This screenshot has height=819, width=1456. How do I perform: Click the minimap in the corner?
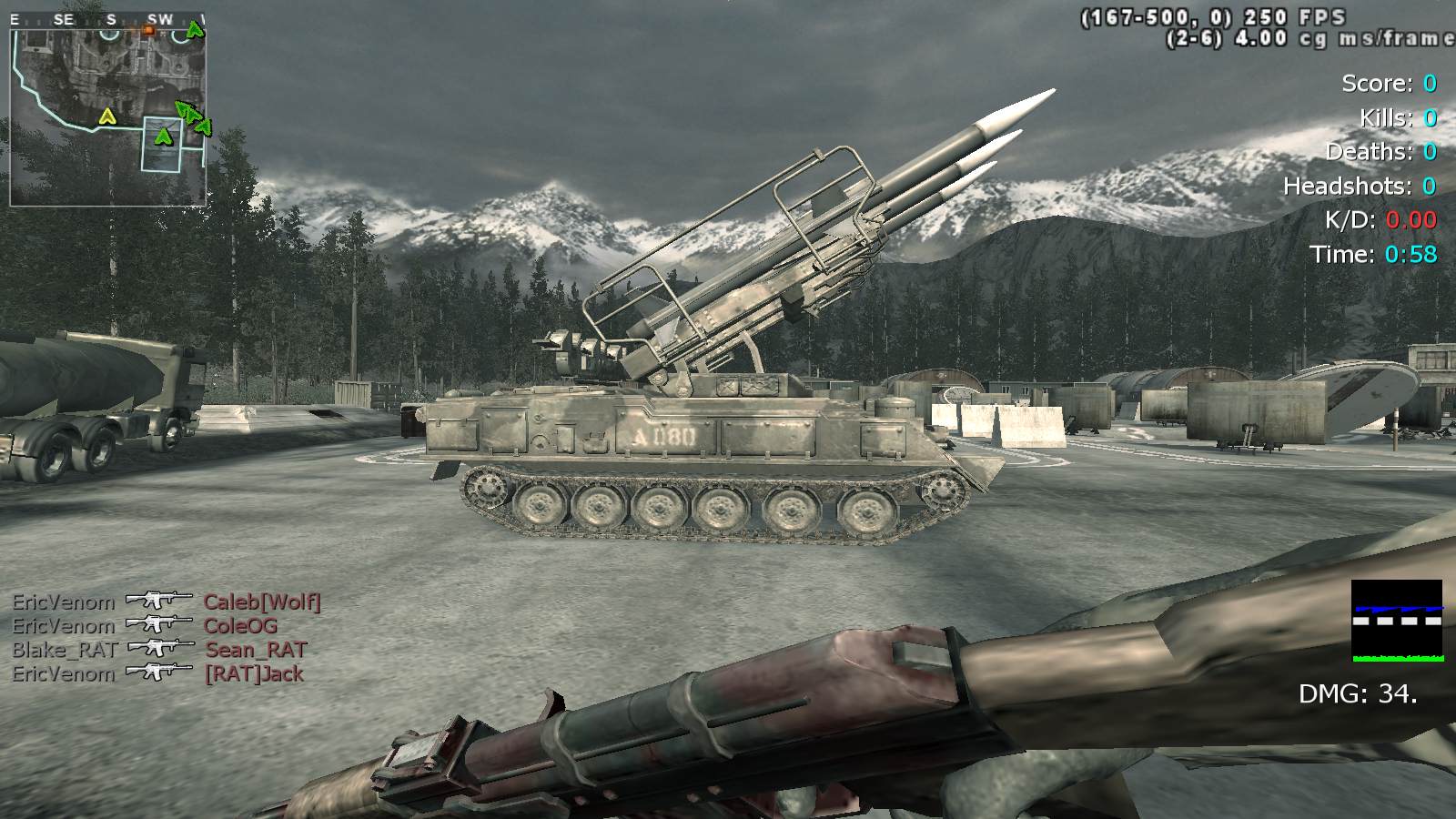point(107,116)
